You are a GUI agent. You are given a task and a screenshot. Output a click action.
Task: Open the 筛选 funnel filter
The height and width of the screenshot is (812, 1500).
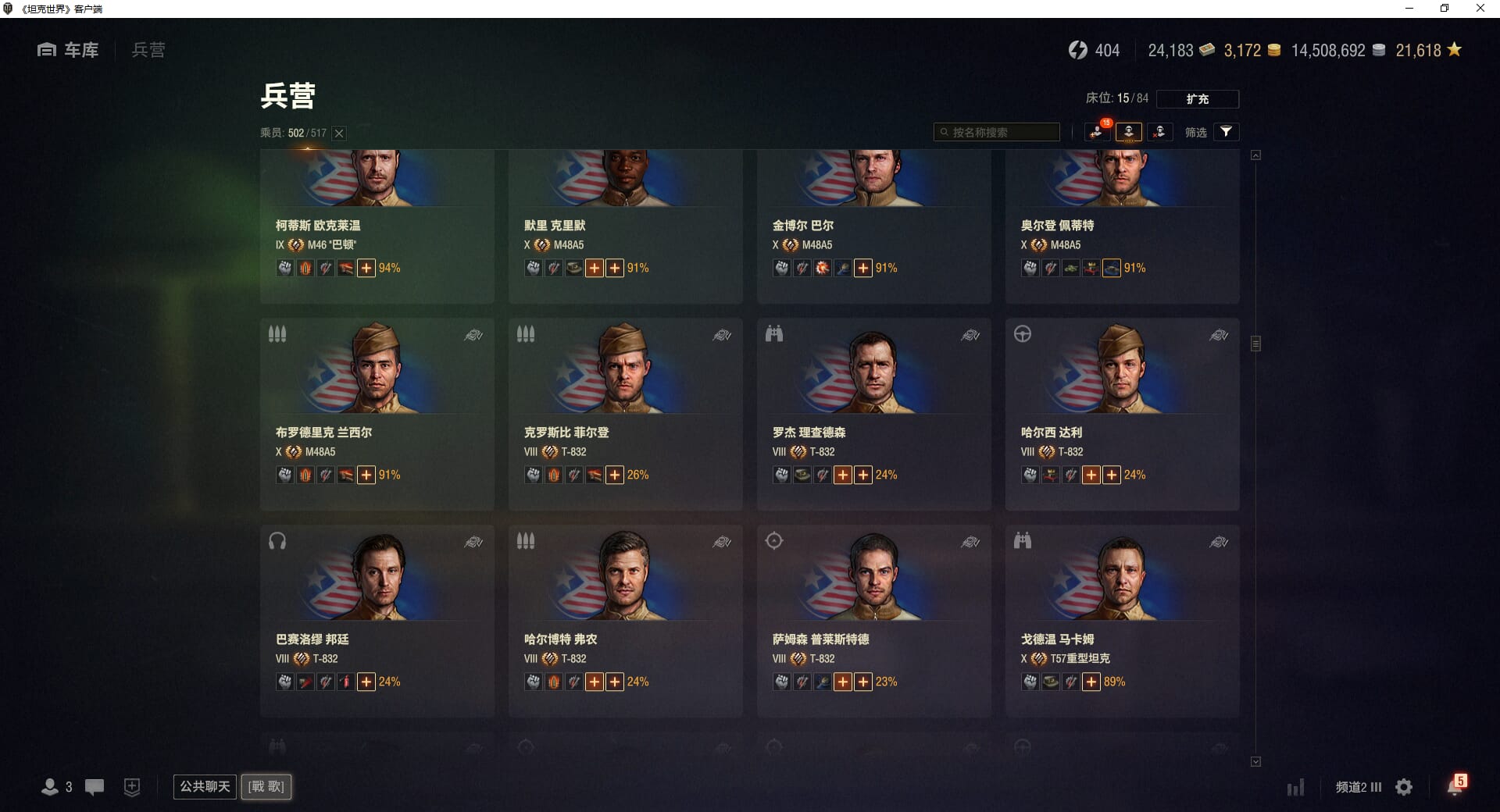coord(1226,132)
